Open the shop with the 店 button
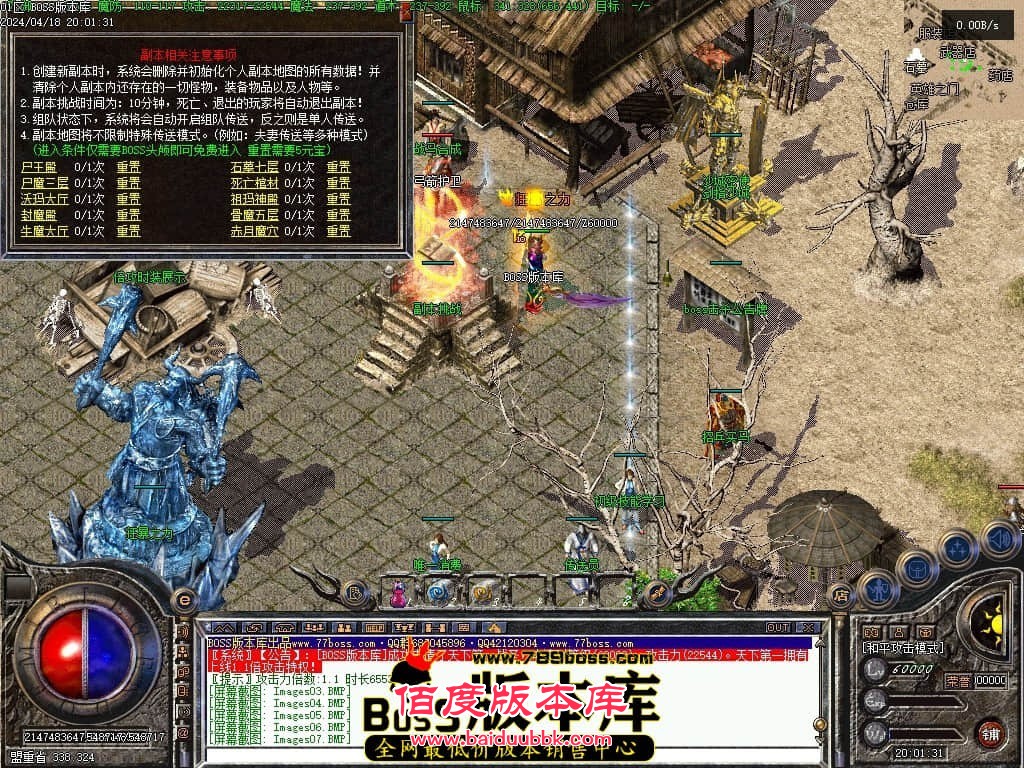 (841, 597)
